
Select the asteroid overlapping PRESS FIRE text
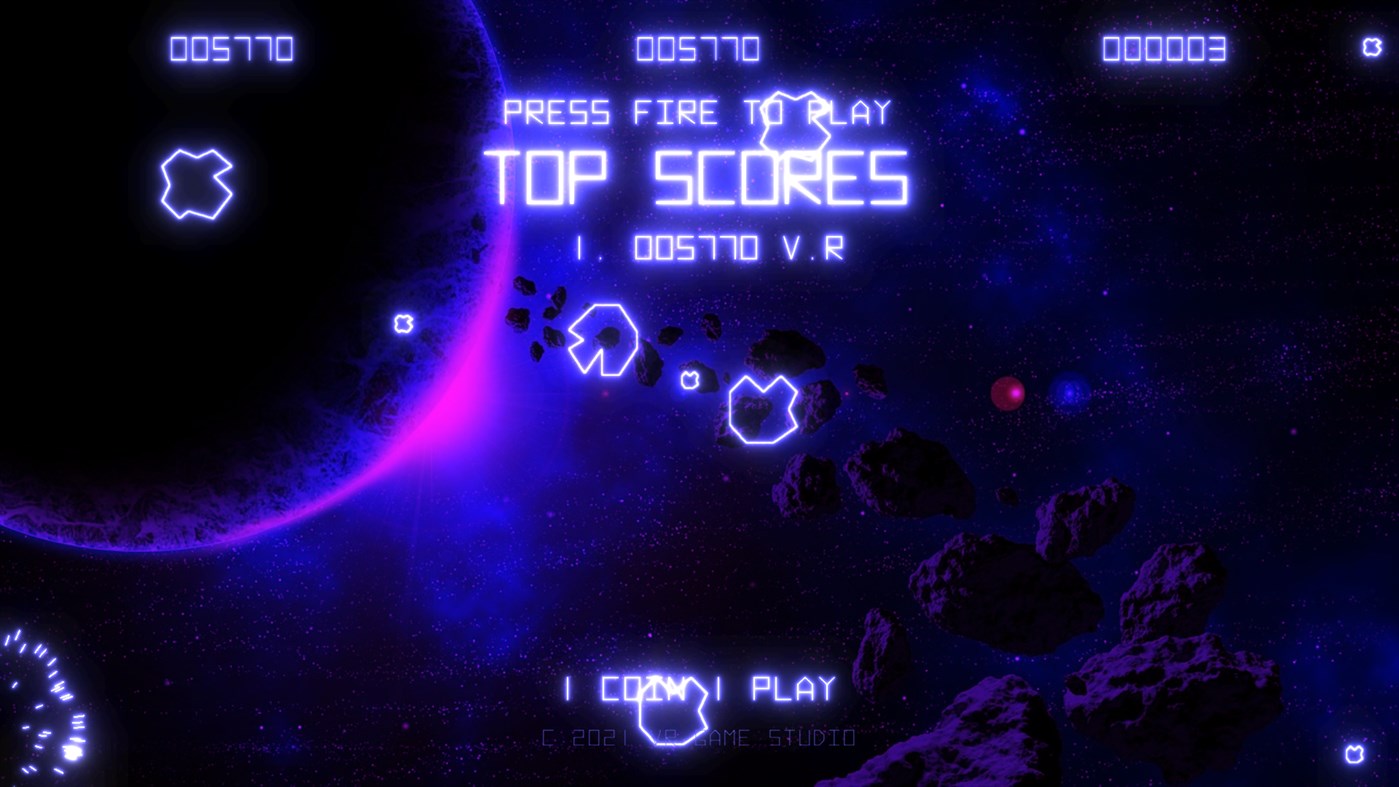click(793, 122)
